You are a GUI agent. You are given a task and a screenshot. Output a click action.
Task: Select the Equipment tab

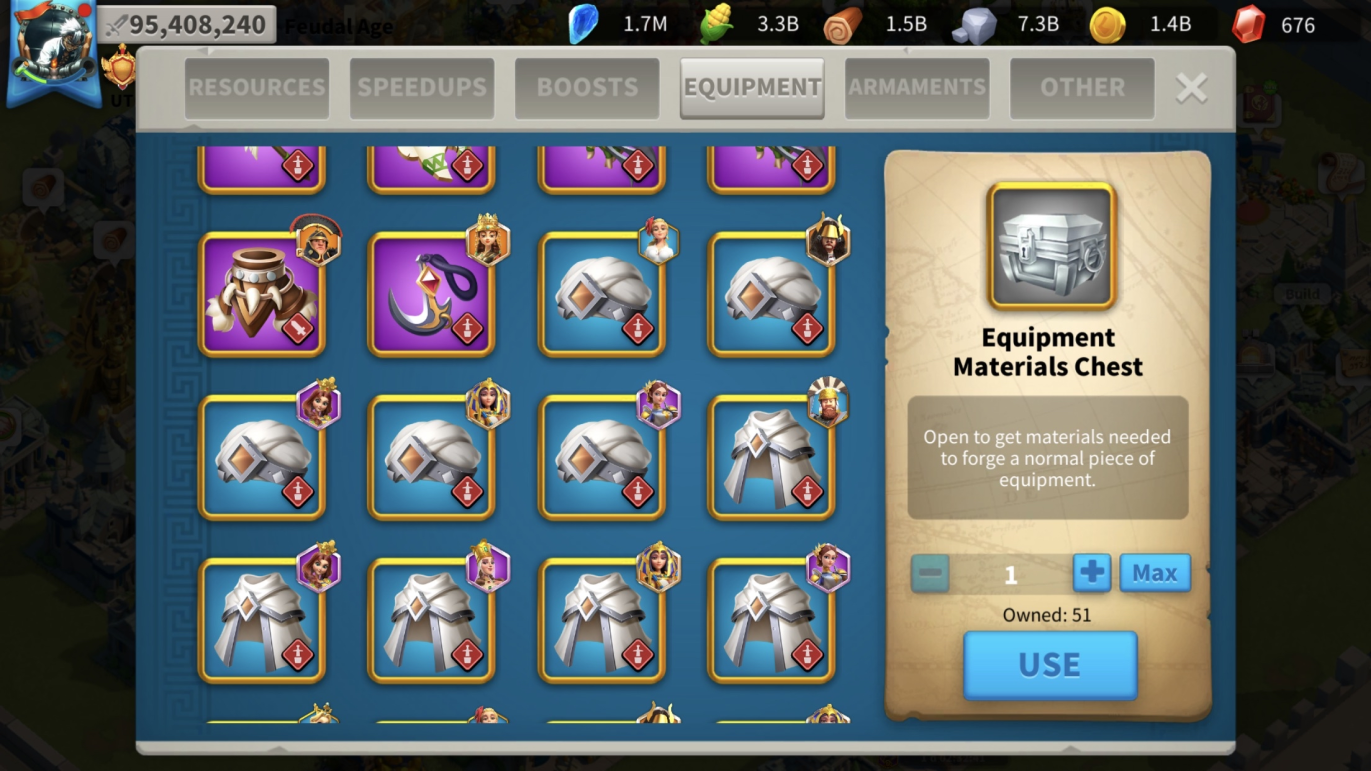tap(752, 88)
